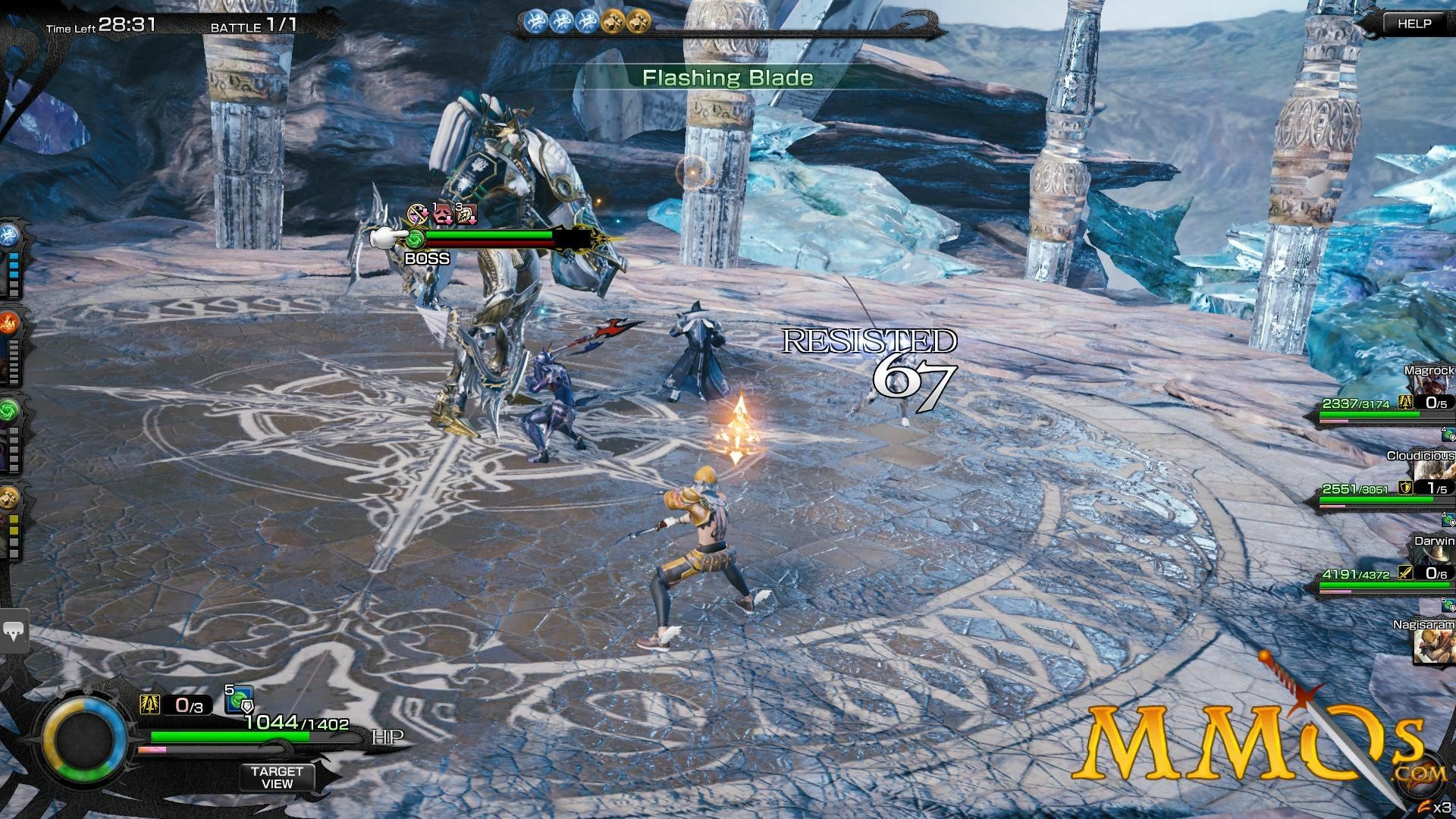This screenshot has width=1456, height=819.
Task: Activate the green wind ability card
Action: [10, 410]
